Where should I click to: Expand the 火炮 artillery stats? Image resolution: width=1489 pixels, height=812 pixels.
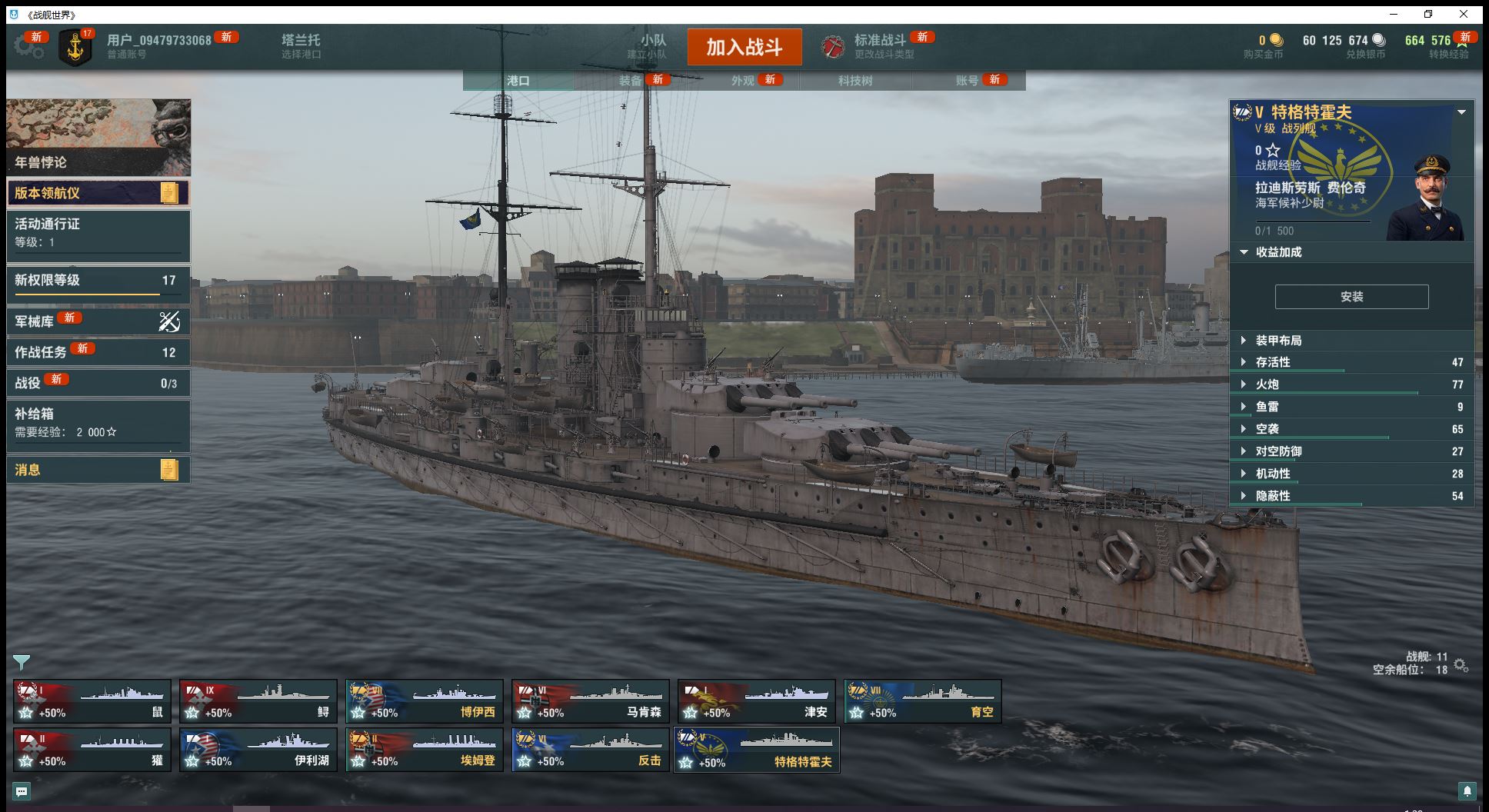(1267, 384)
